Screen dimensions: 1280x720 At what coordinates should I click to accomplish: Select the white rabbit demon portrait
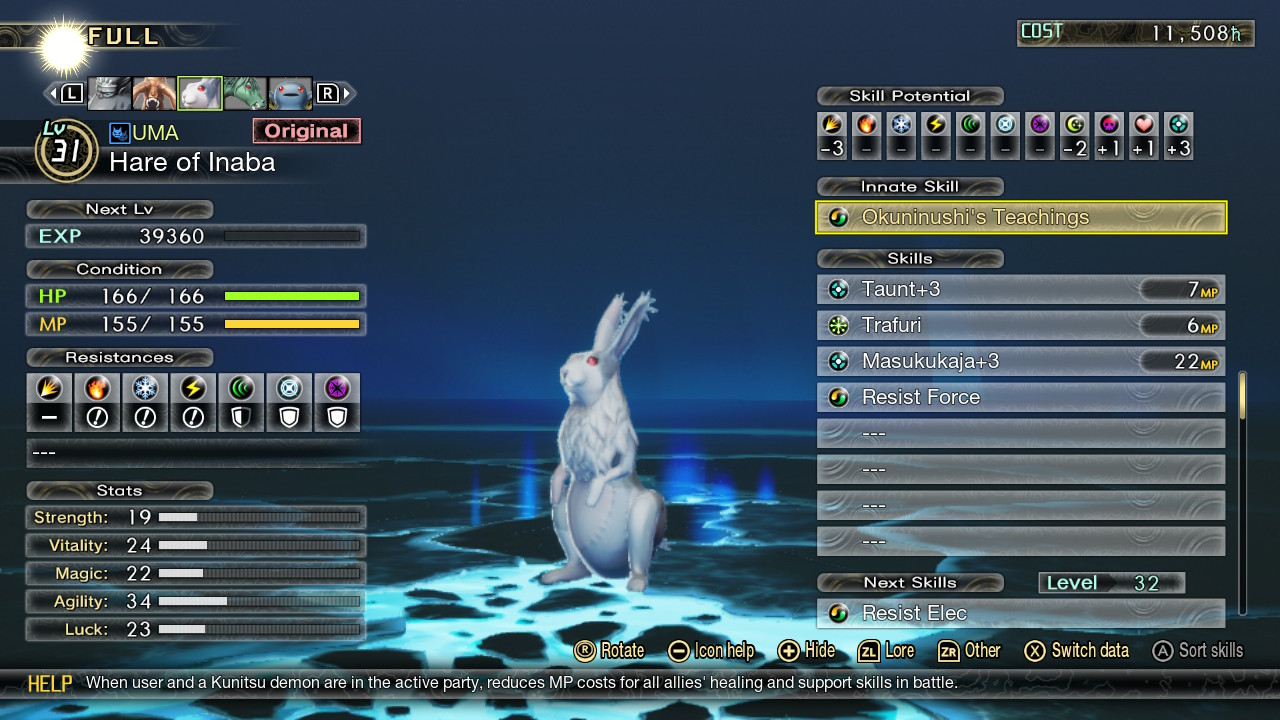pos(200,93)
